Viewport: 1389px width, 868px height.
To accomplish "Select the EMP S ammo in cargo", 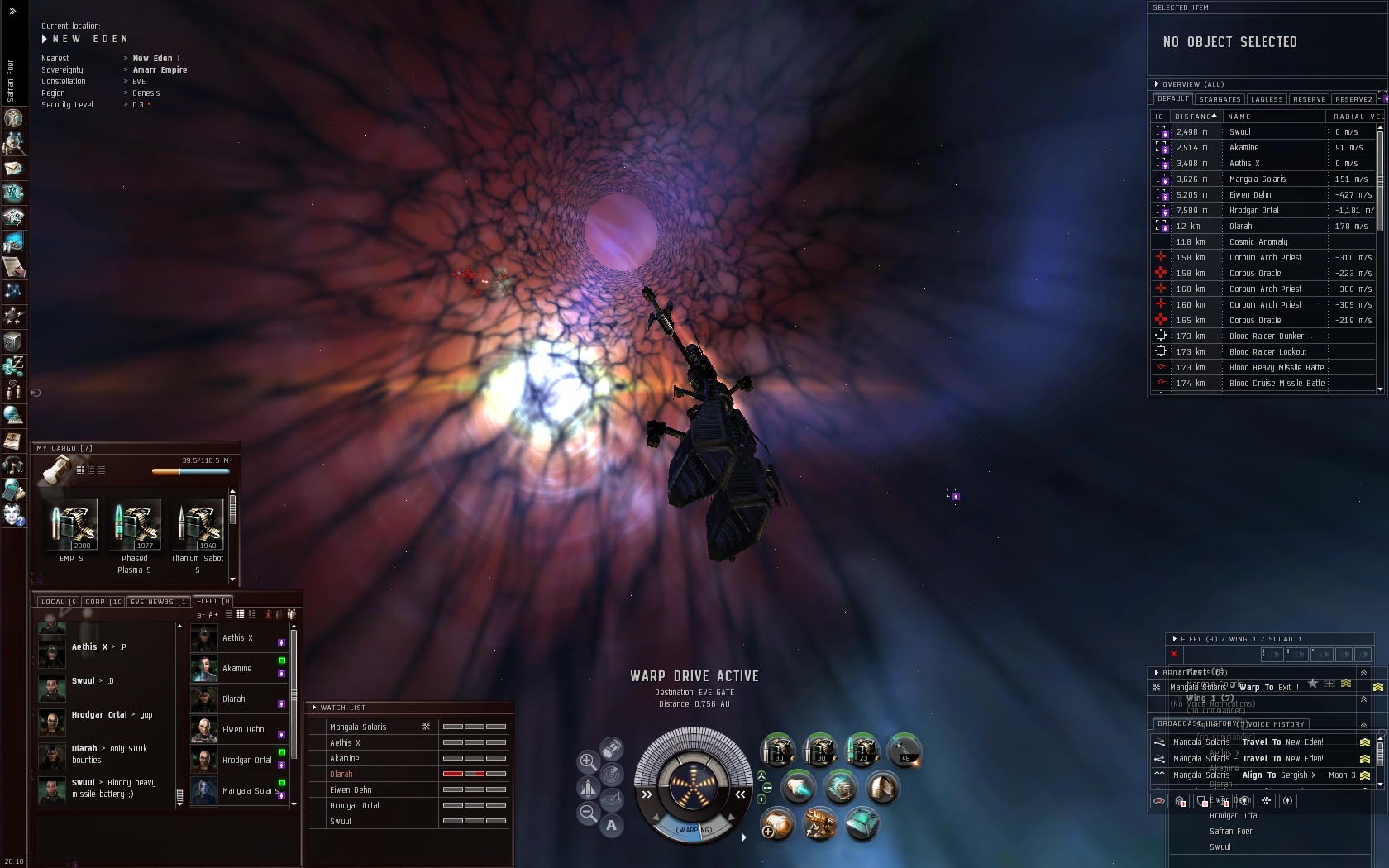I will [71, 526].
